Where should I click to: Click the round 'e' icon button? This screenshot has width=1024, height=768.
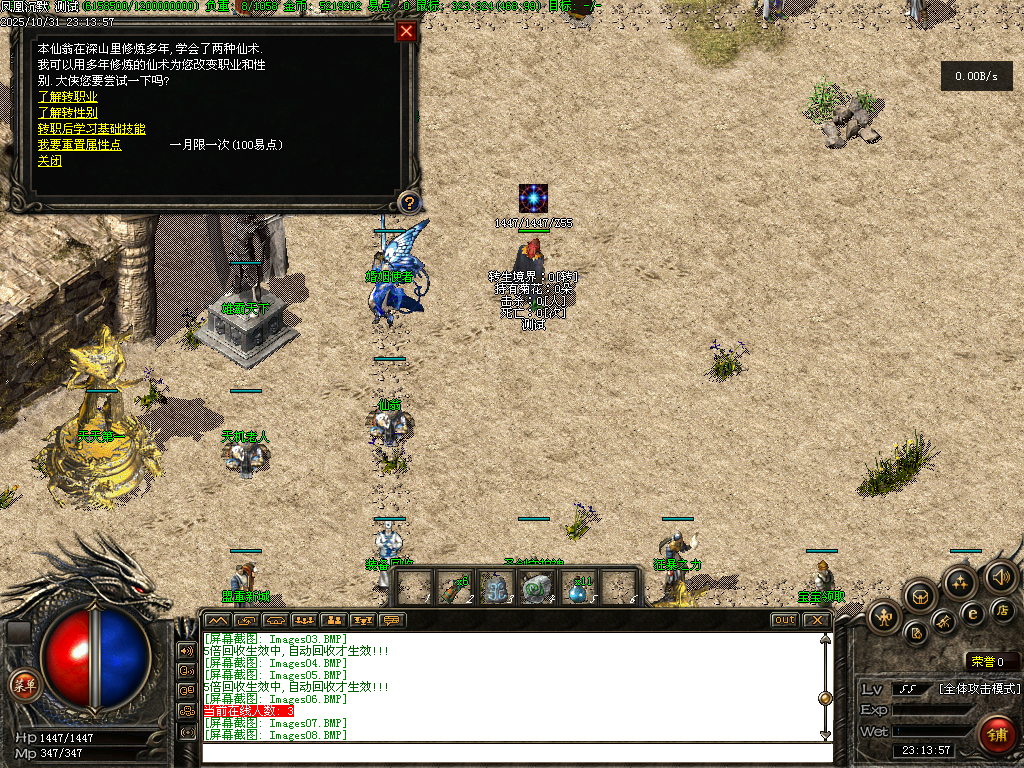click(971, 613)
